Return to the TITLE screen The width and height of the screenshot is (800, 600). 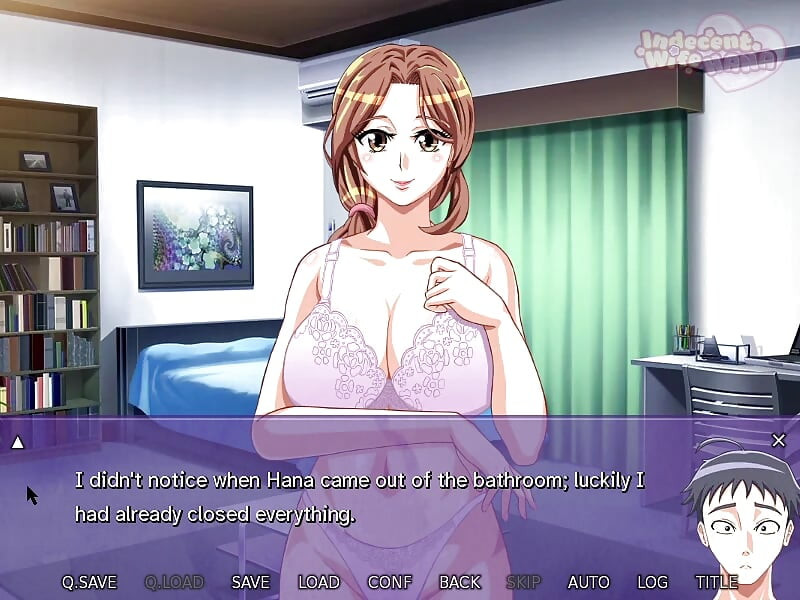tap(717, 582)
